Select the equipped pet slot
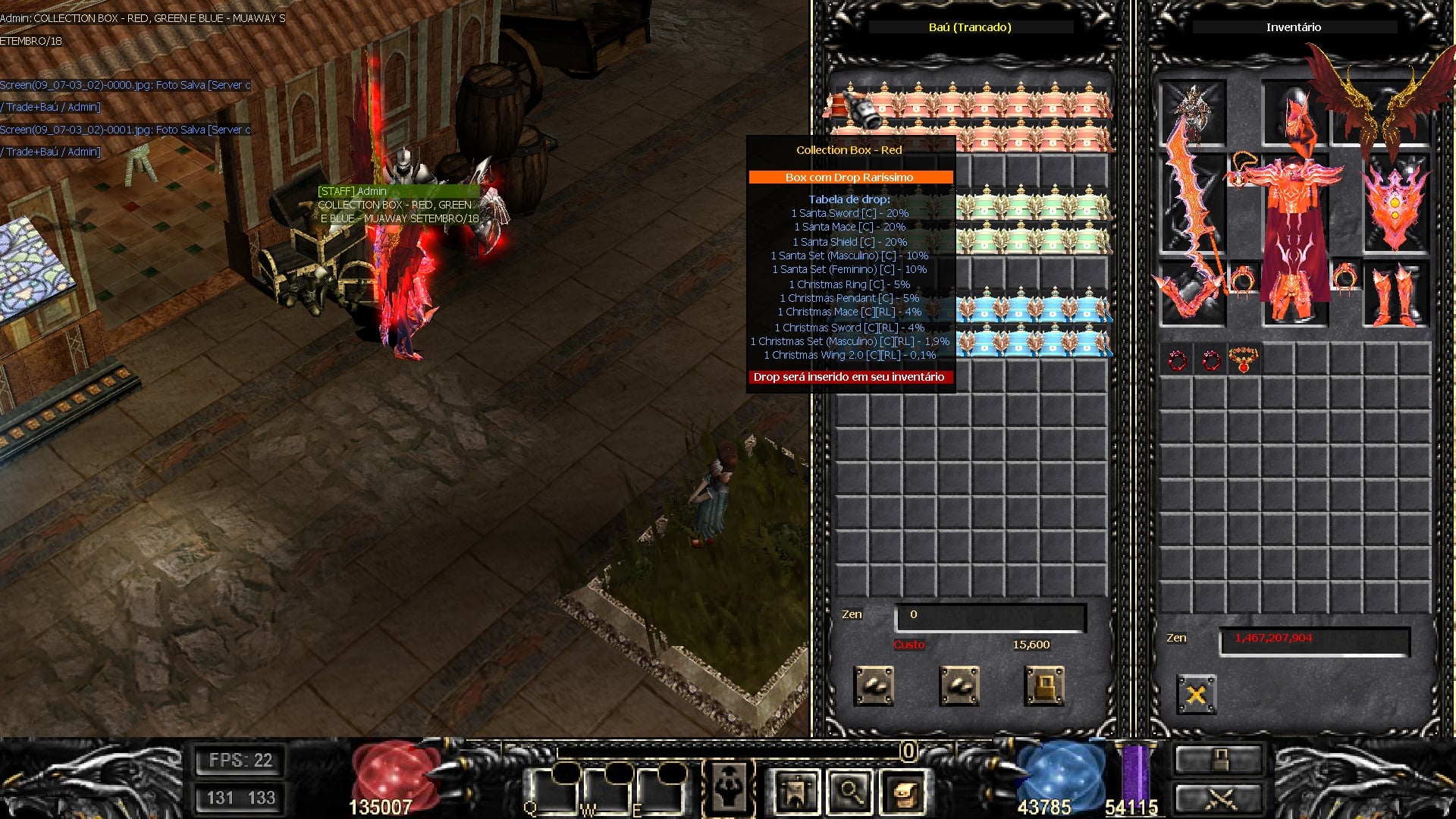This screenshot has height=819, width=1456. coord(1192,112)
